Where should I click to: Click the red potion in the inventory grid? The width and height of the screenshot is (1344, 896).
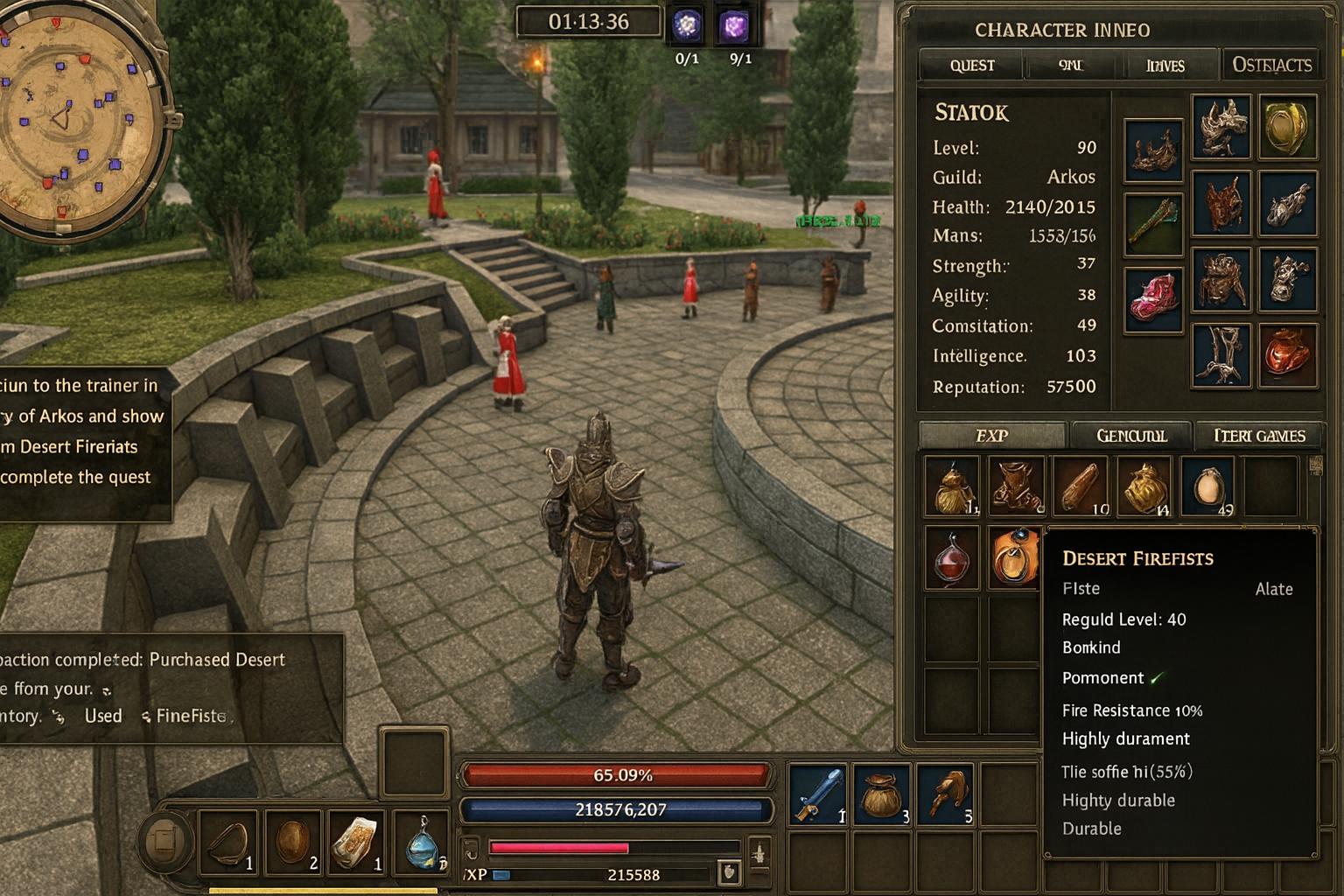(x=951, y=556)
